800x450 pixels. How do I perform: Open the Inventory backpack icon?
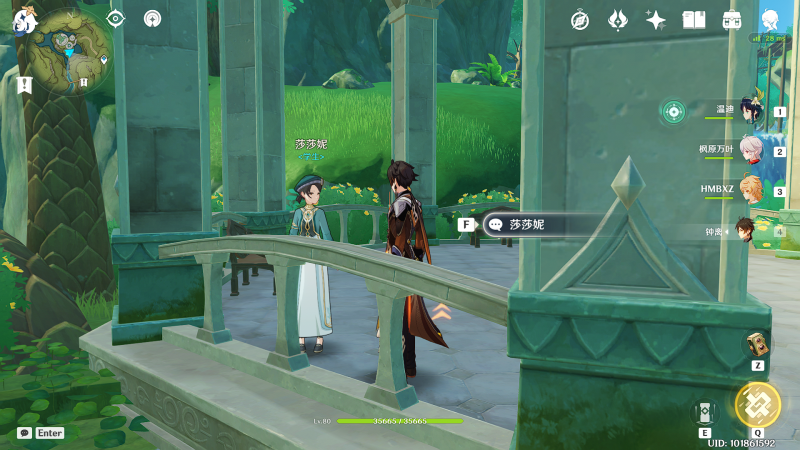(732, 19)
